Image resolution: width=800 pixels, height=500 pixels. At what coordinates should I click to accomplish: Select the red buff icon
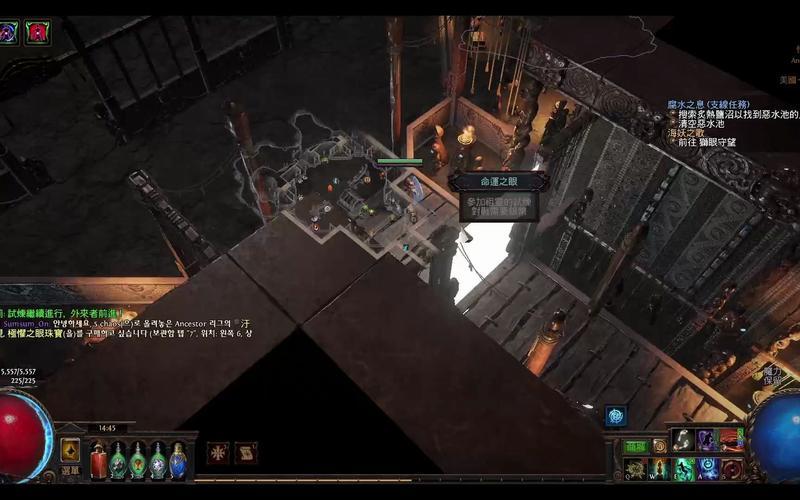click(x=38, y=33)
